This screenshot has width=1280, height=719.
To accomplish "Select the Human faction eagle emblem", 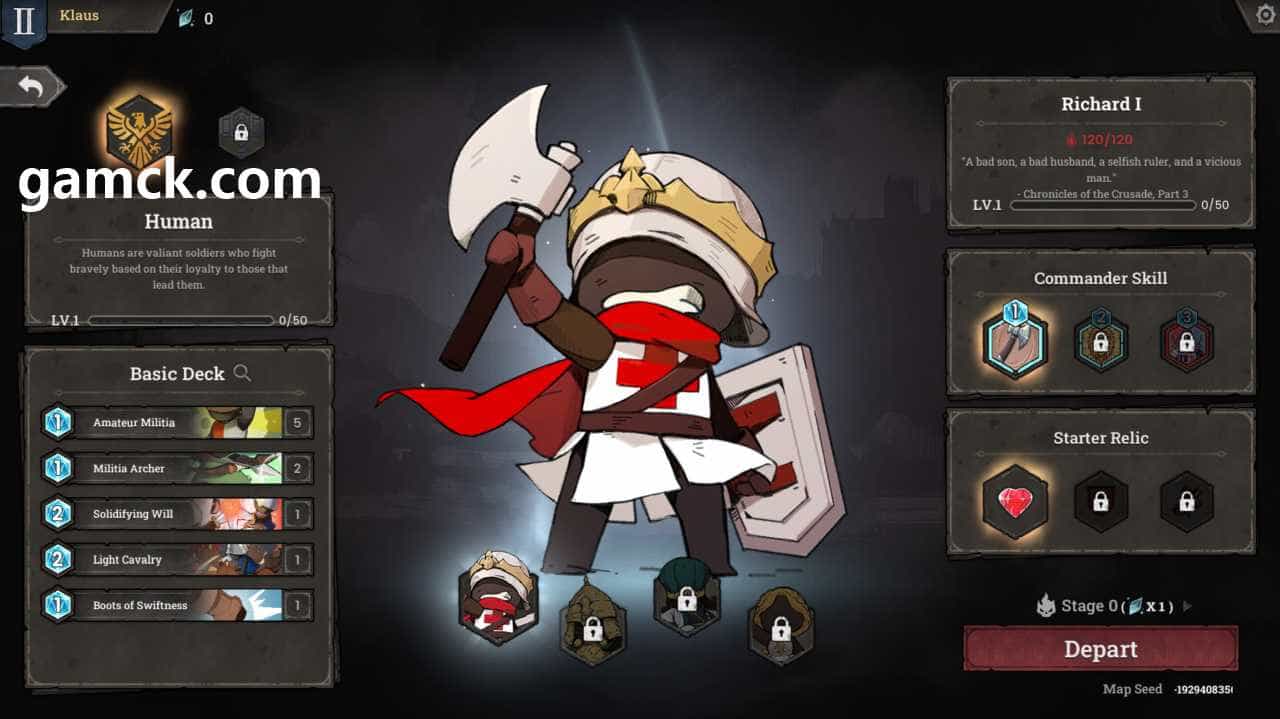I will pyautogui.click(x=139, y=132).
